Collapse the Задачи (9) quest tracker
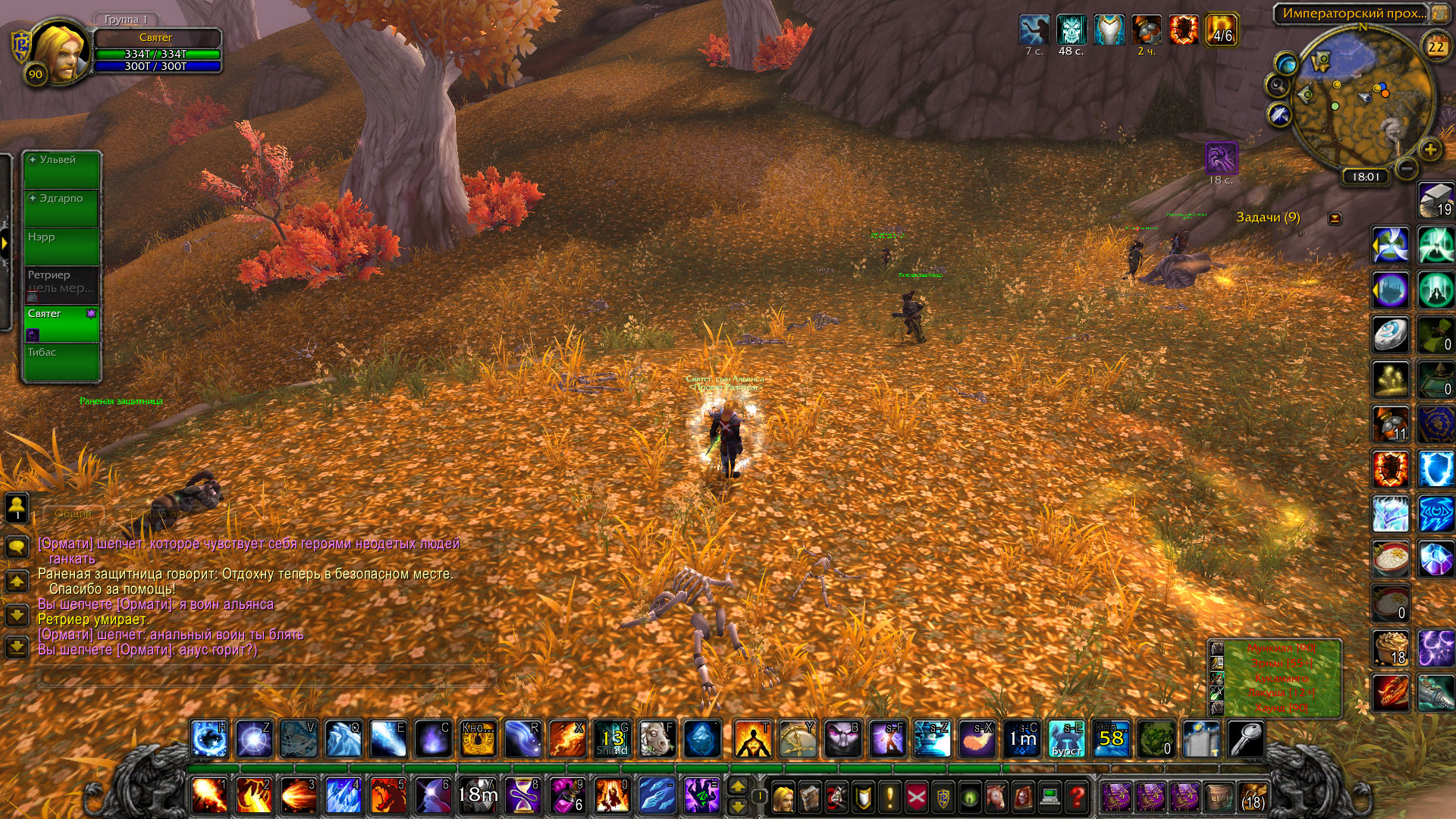The image size is (1456, 819). tap(1335, 218)
